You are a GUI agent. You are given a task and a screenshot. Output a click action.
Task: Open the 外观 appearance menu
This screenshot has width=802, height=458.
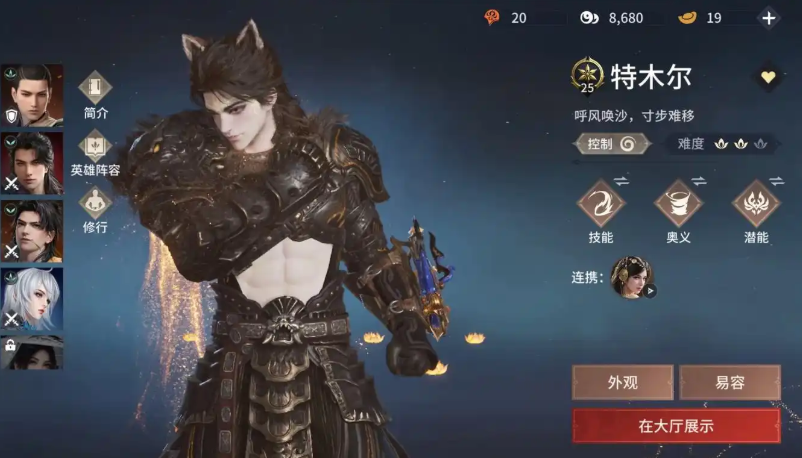(x=621, y=382)
